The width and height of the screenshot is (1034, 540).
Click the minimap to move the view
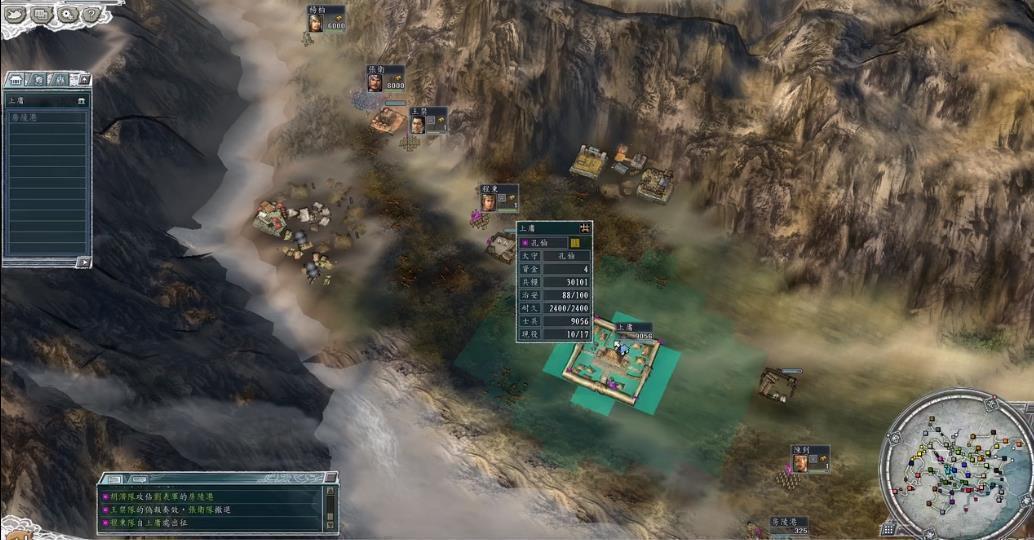[x=955, y=463]
